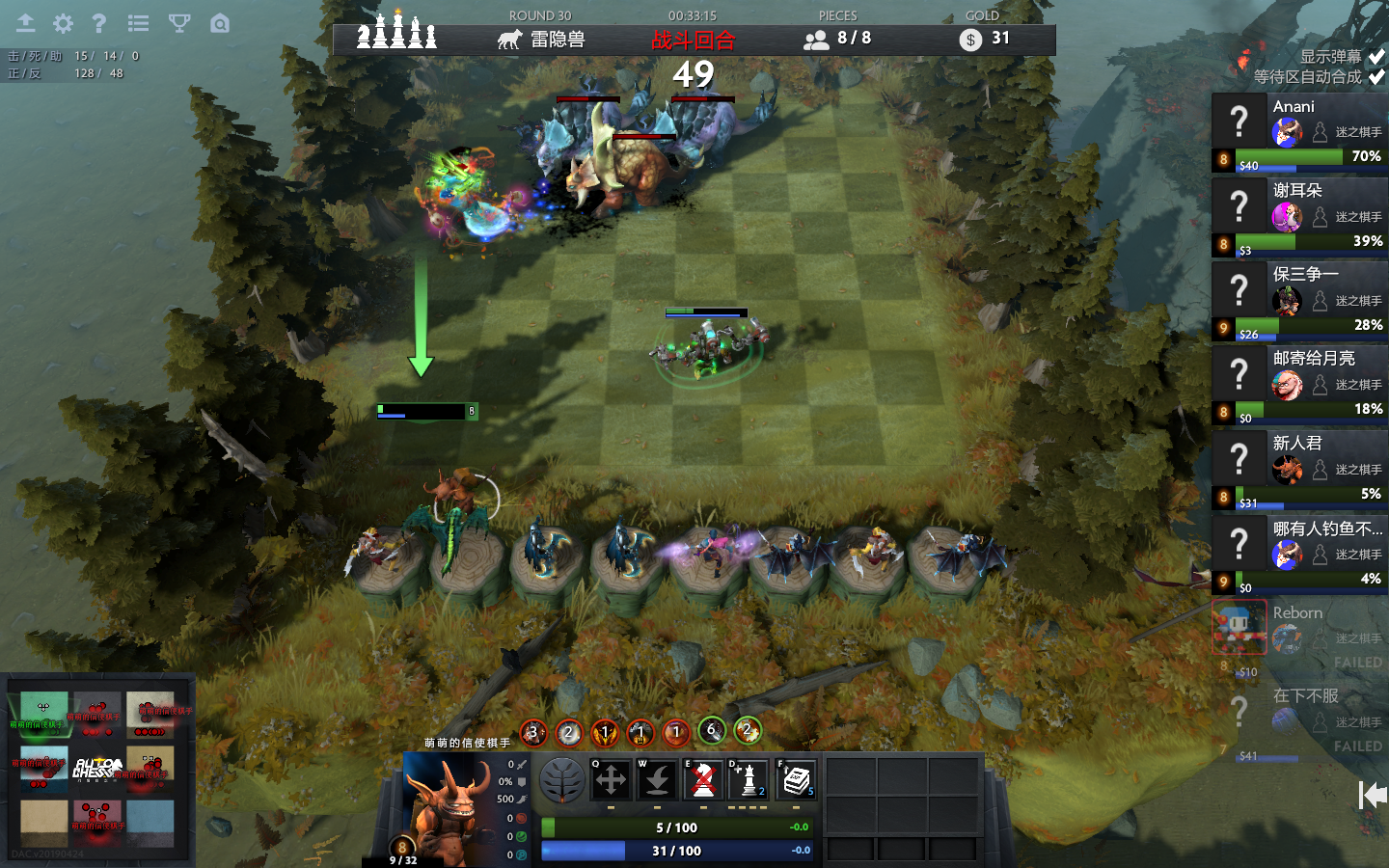Open the gear settings menu

tap(63, 23)
